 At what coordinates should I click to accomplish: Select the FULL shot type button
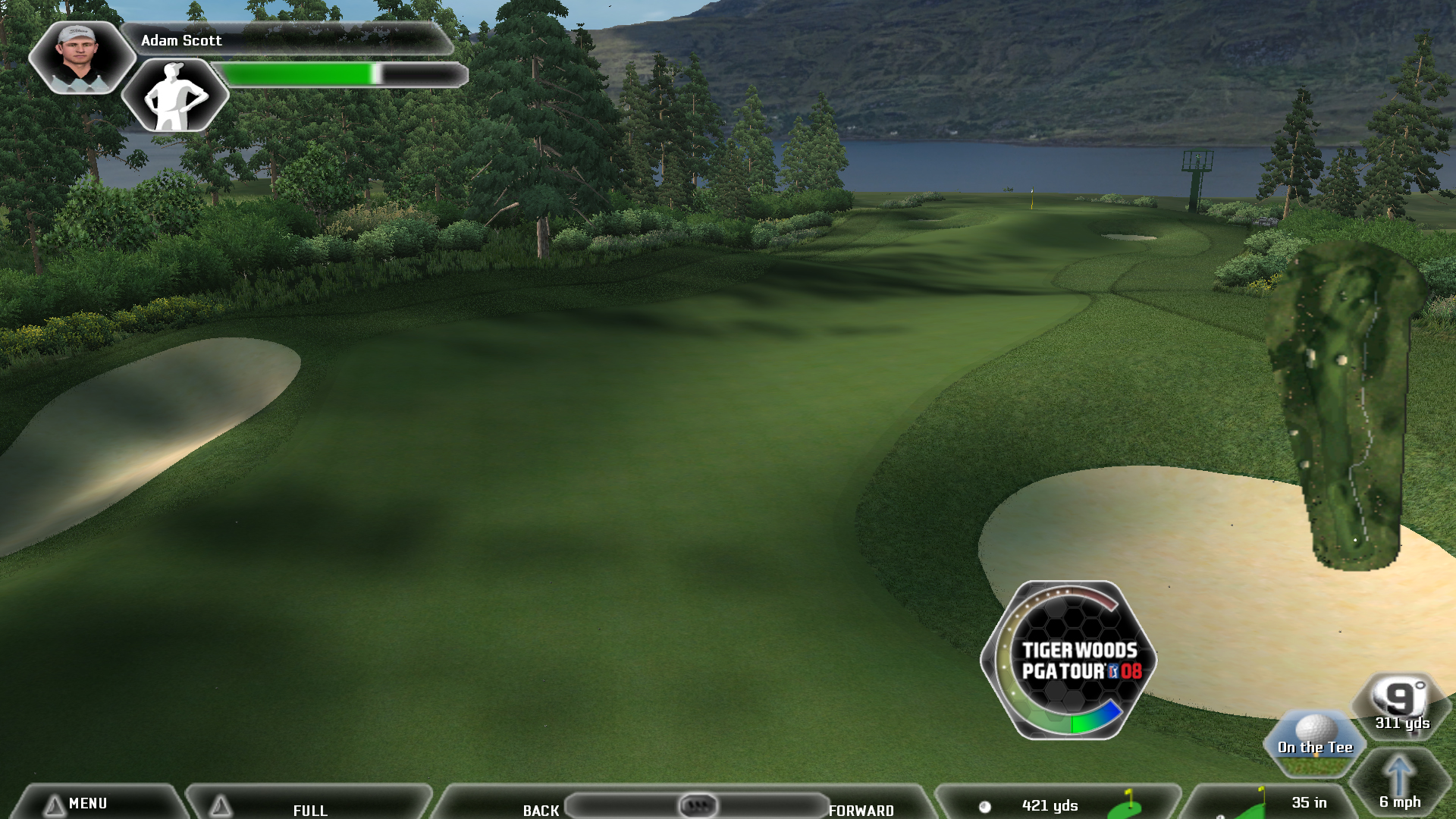pyautogui.click(x=309, y=809)
